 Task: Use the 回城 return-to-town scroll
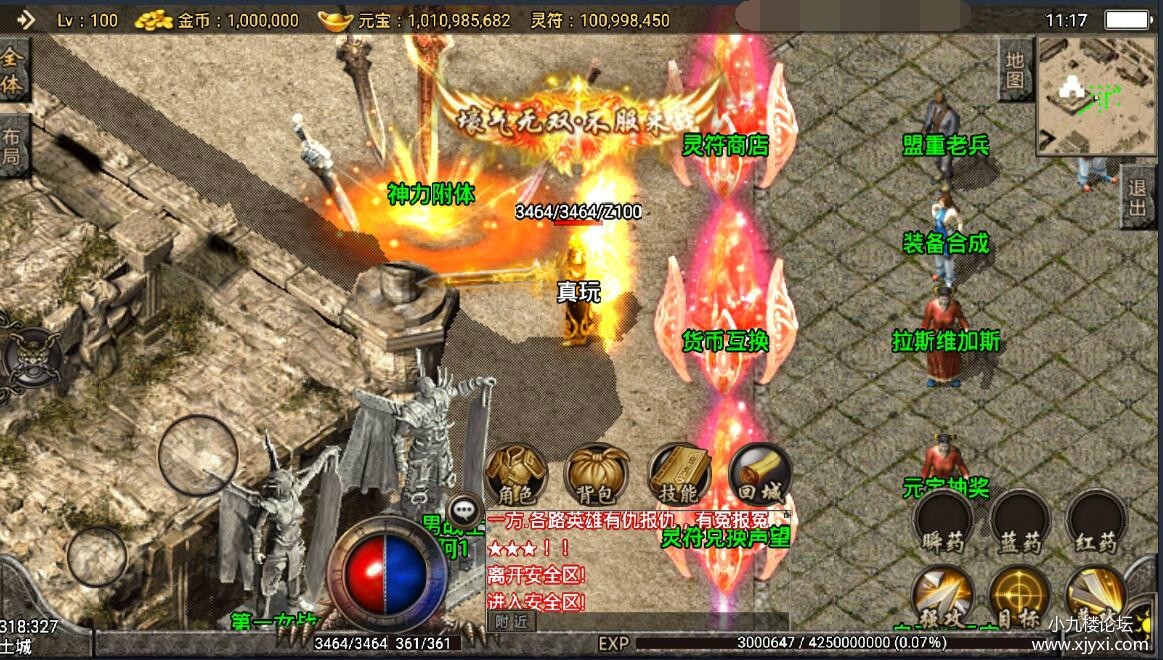click(760, 474)
